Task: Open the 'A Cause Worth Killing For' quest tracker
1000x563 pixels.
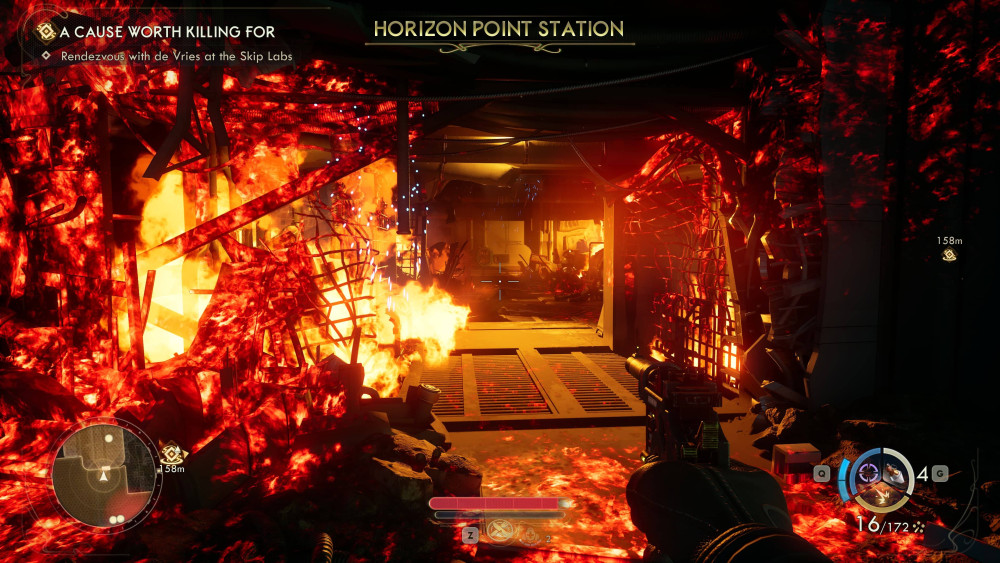Action: (x=169, y=32)
